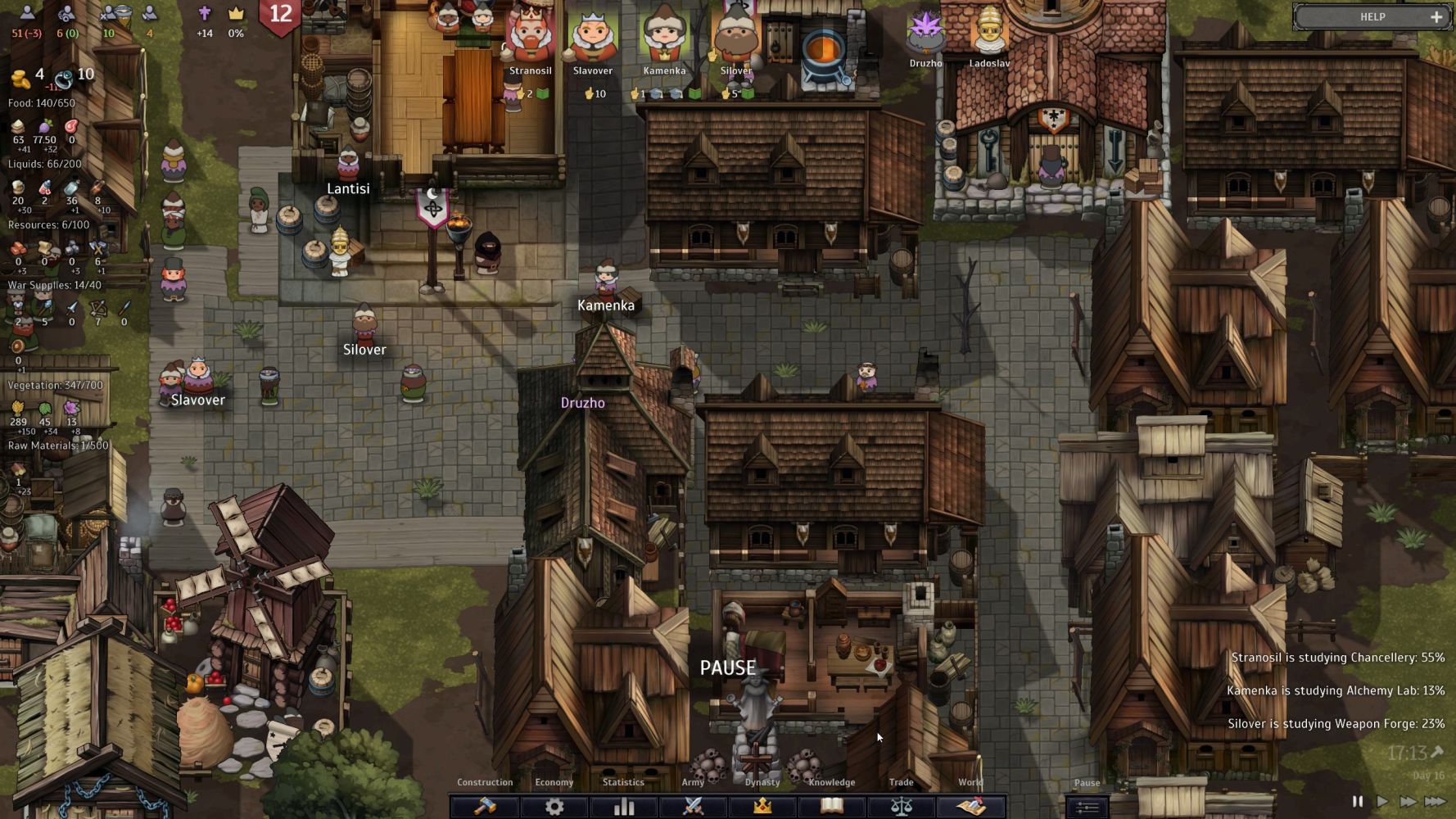1456x819 pixels.
Task: Click the pause game speed control
Action: point(1357,802)
